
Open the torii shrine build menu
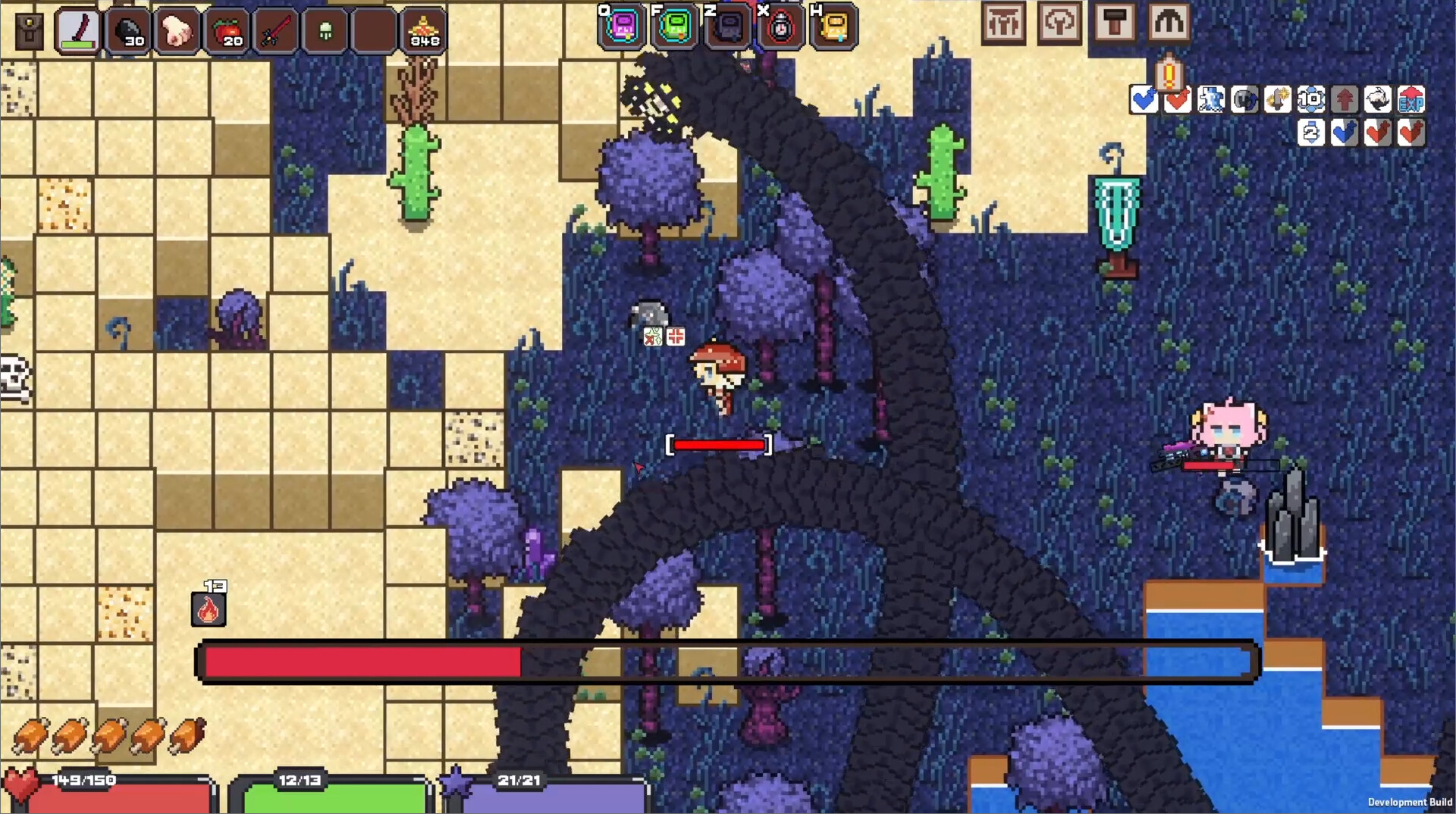1004,23
